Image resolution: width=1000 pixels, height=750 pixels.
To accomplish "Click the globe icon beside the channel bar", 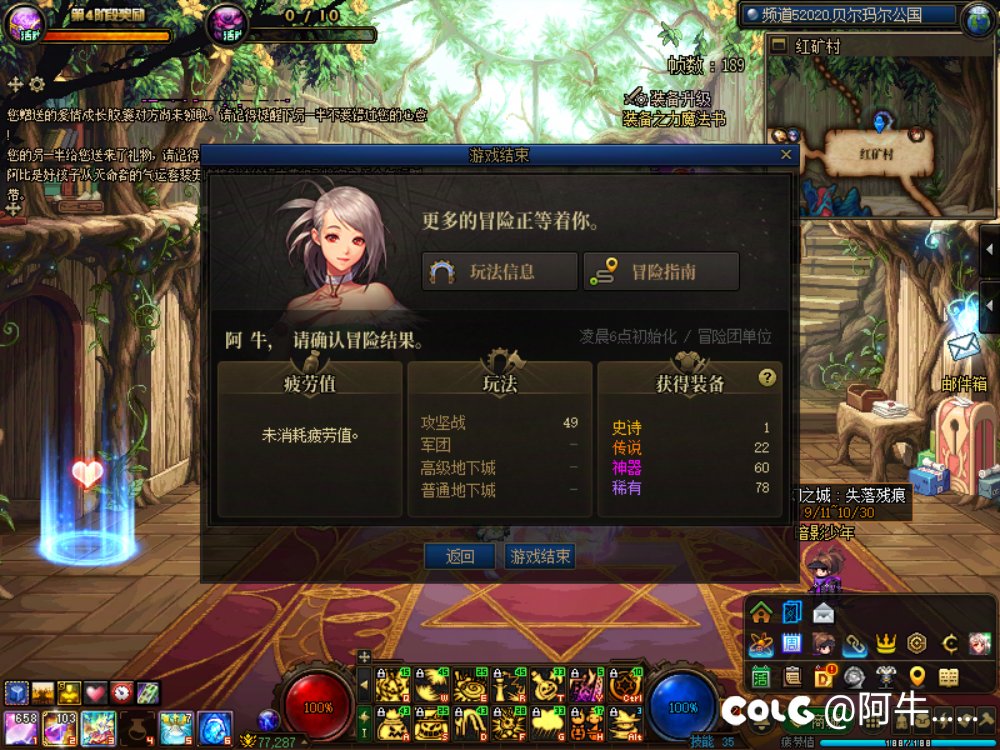I will click(977, 18).
